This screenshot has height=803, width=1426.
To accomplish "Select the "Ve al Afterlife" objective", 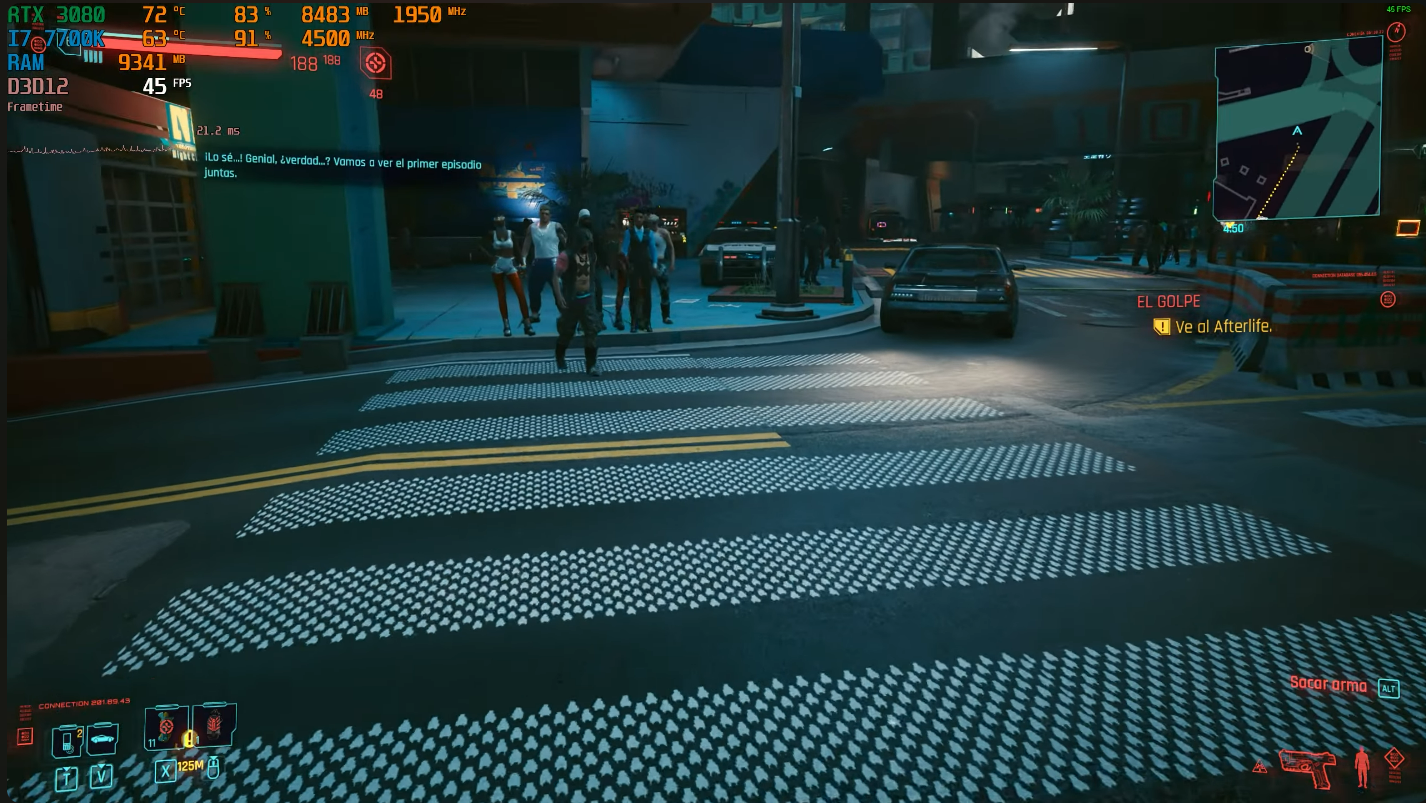I will point(1222,327).
